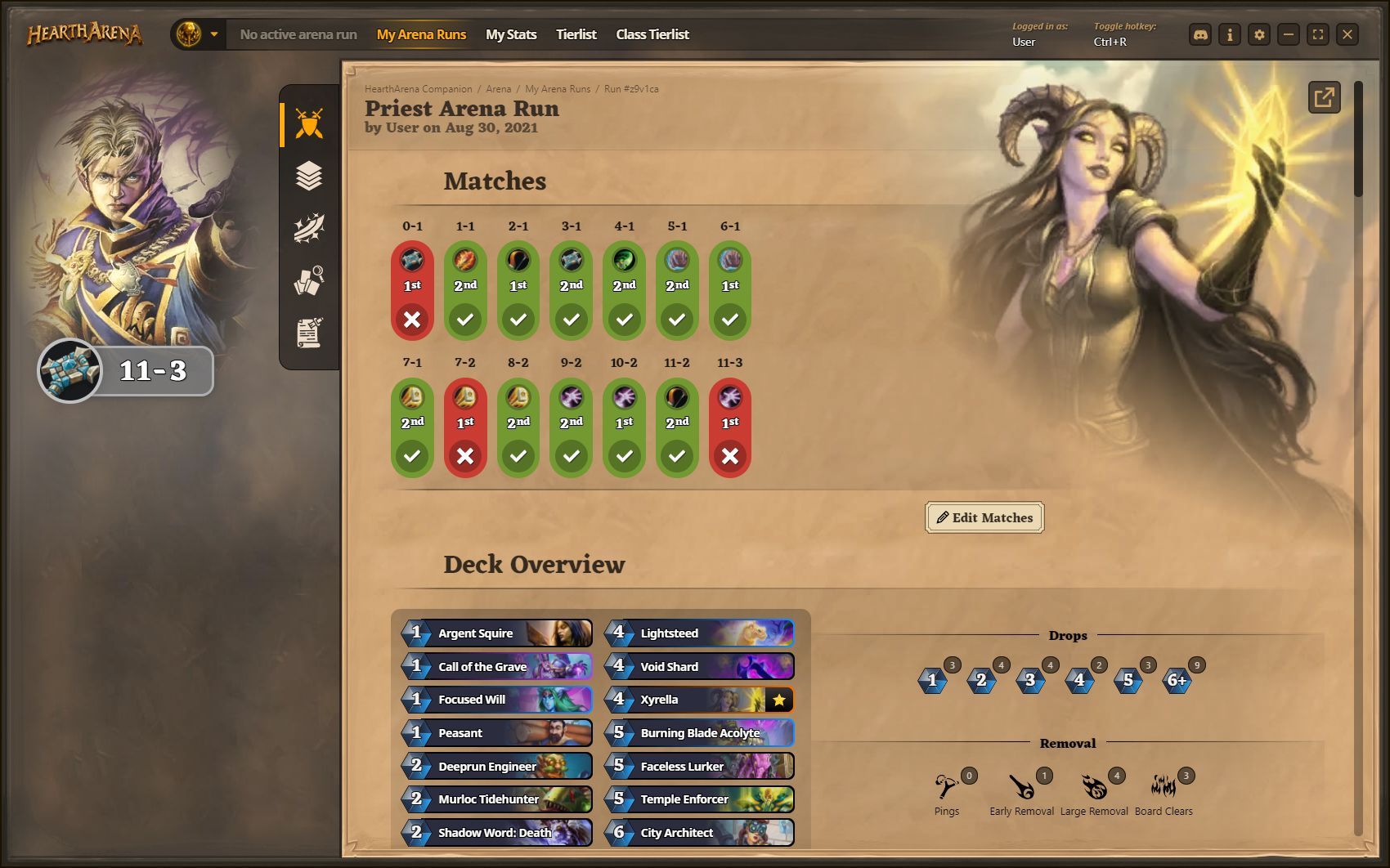
Task: Click the info icon in the titlebar
Action: pos(1229,34)
